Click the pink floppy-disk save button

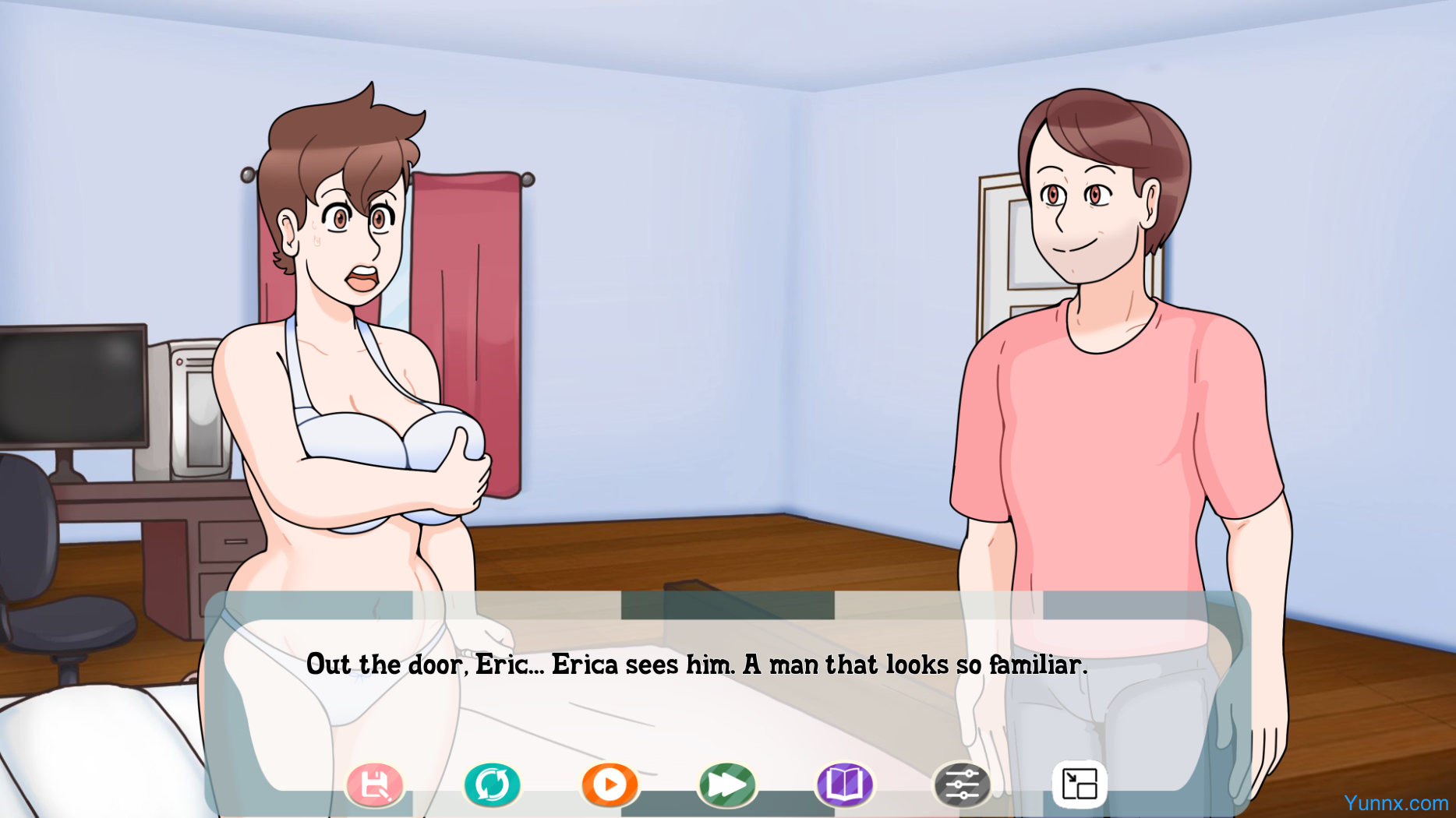click(x=375, y=785)
